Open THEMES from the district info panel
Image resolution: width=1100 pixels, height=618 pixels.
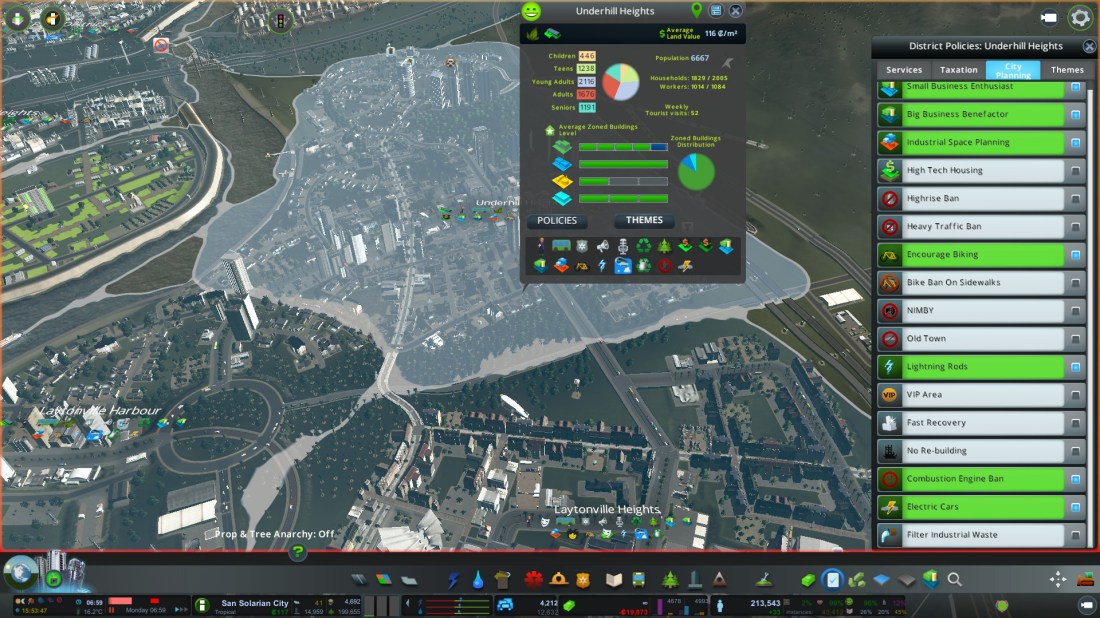point(644,221)
